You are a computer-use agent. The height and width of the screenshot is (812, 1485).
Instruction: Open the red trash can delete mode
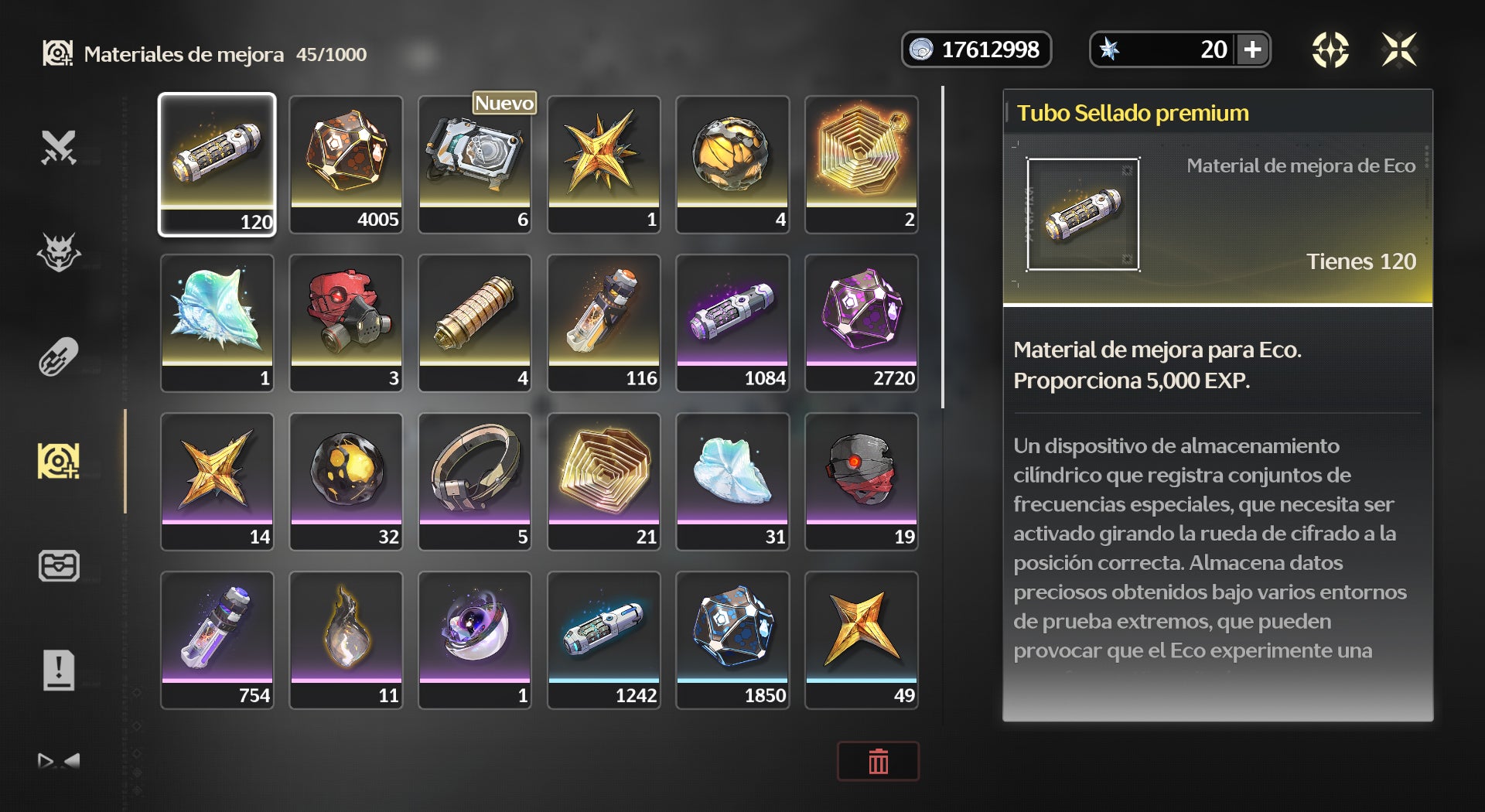point(878,762)
